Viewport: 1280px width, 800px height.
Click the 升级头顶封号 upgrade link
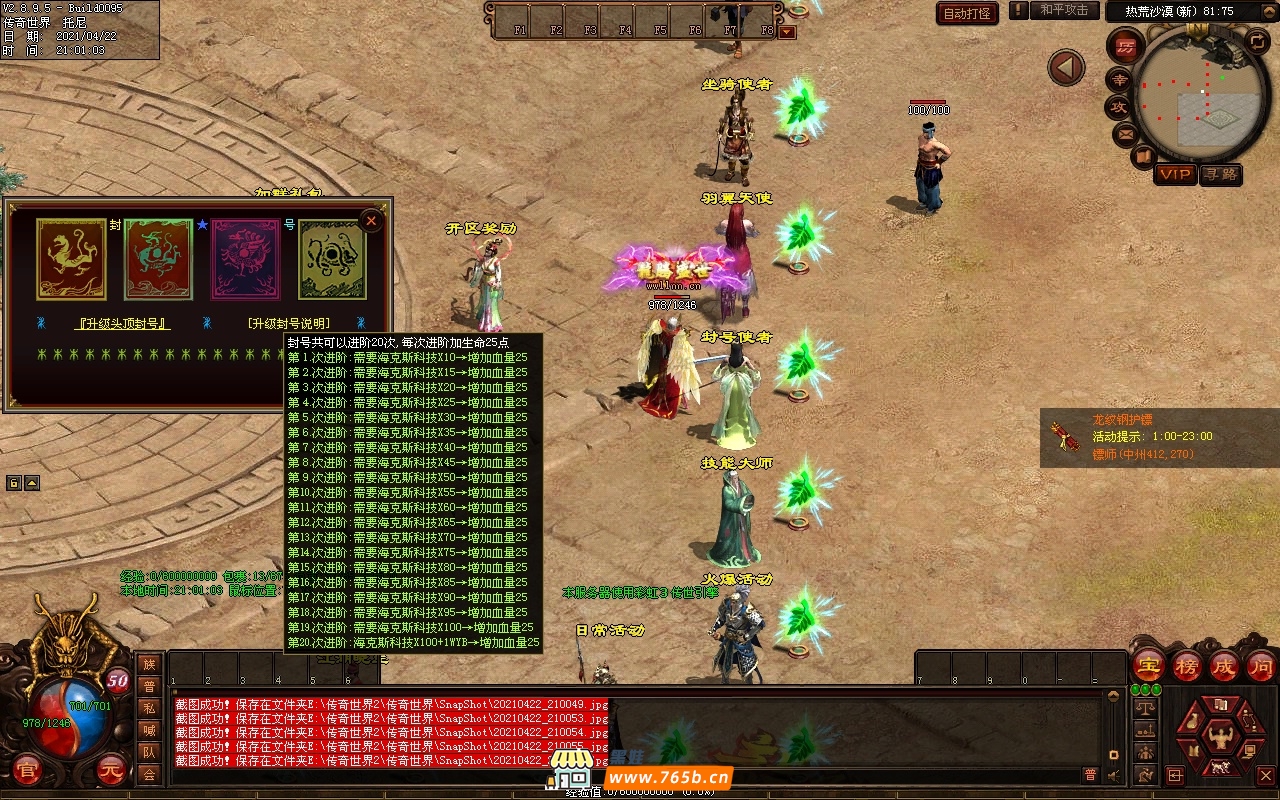pyautogui.click(x=123, y=324)
